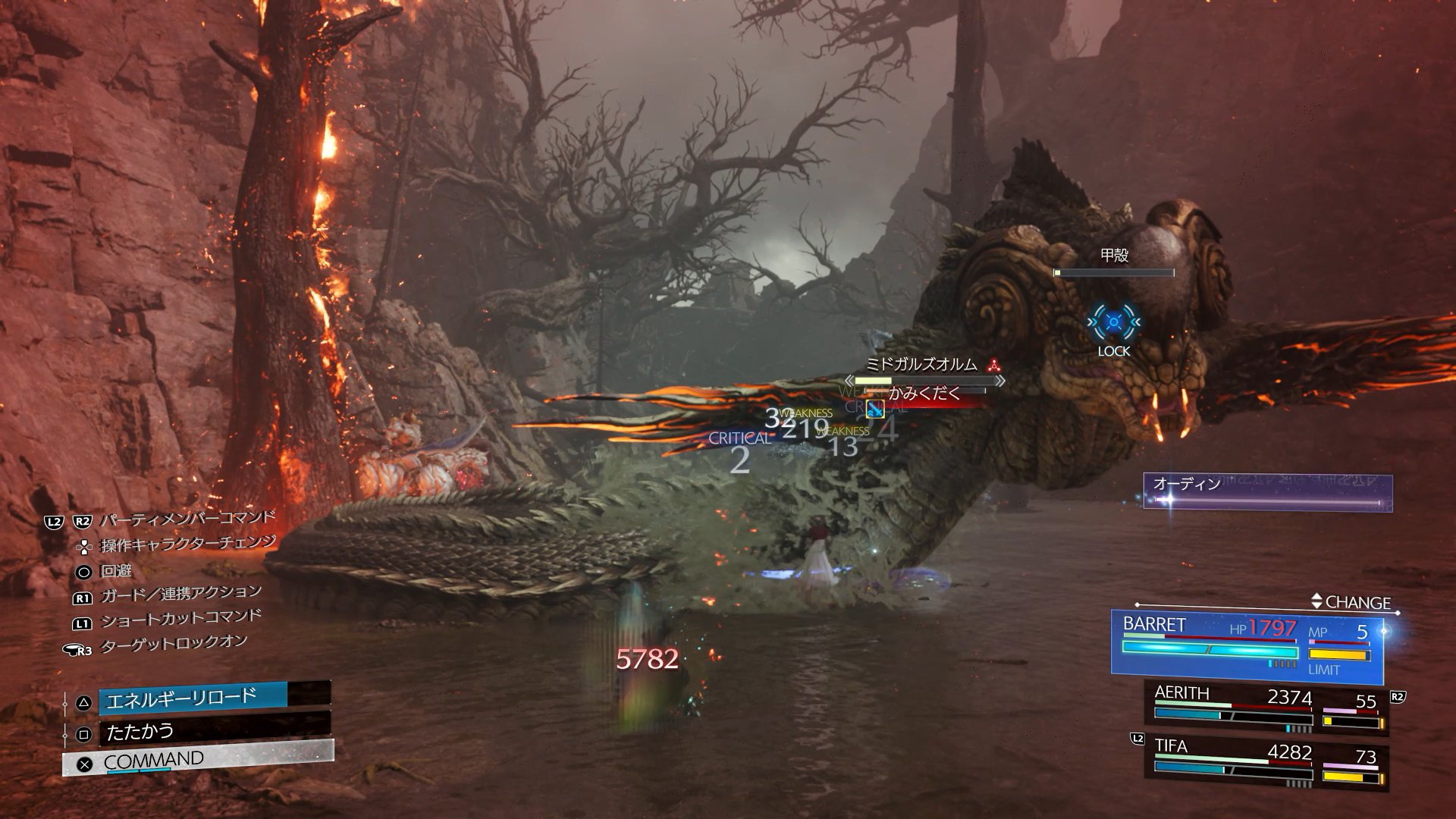Screen dimensions: 1456x819
Task: Select Barret's party status panel
Action: [x=1247, y=645]
